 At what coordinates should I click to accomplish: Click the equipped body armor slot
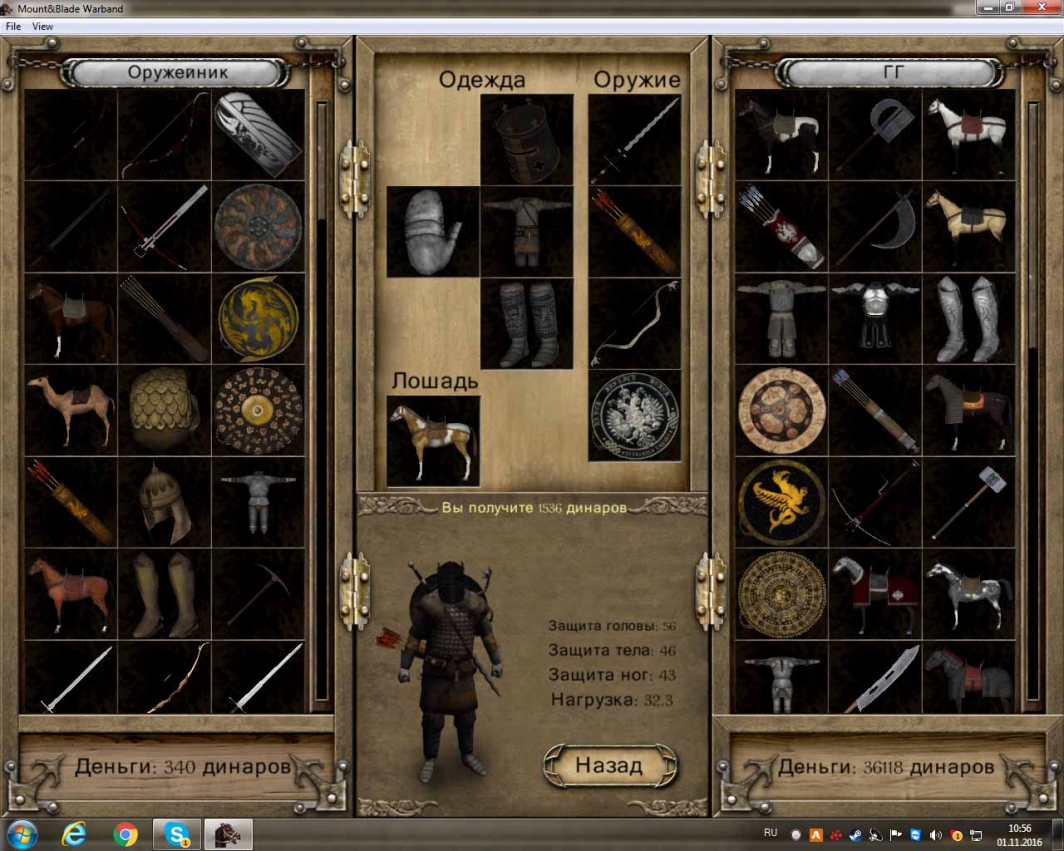(x=526, y=232)
